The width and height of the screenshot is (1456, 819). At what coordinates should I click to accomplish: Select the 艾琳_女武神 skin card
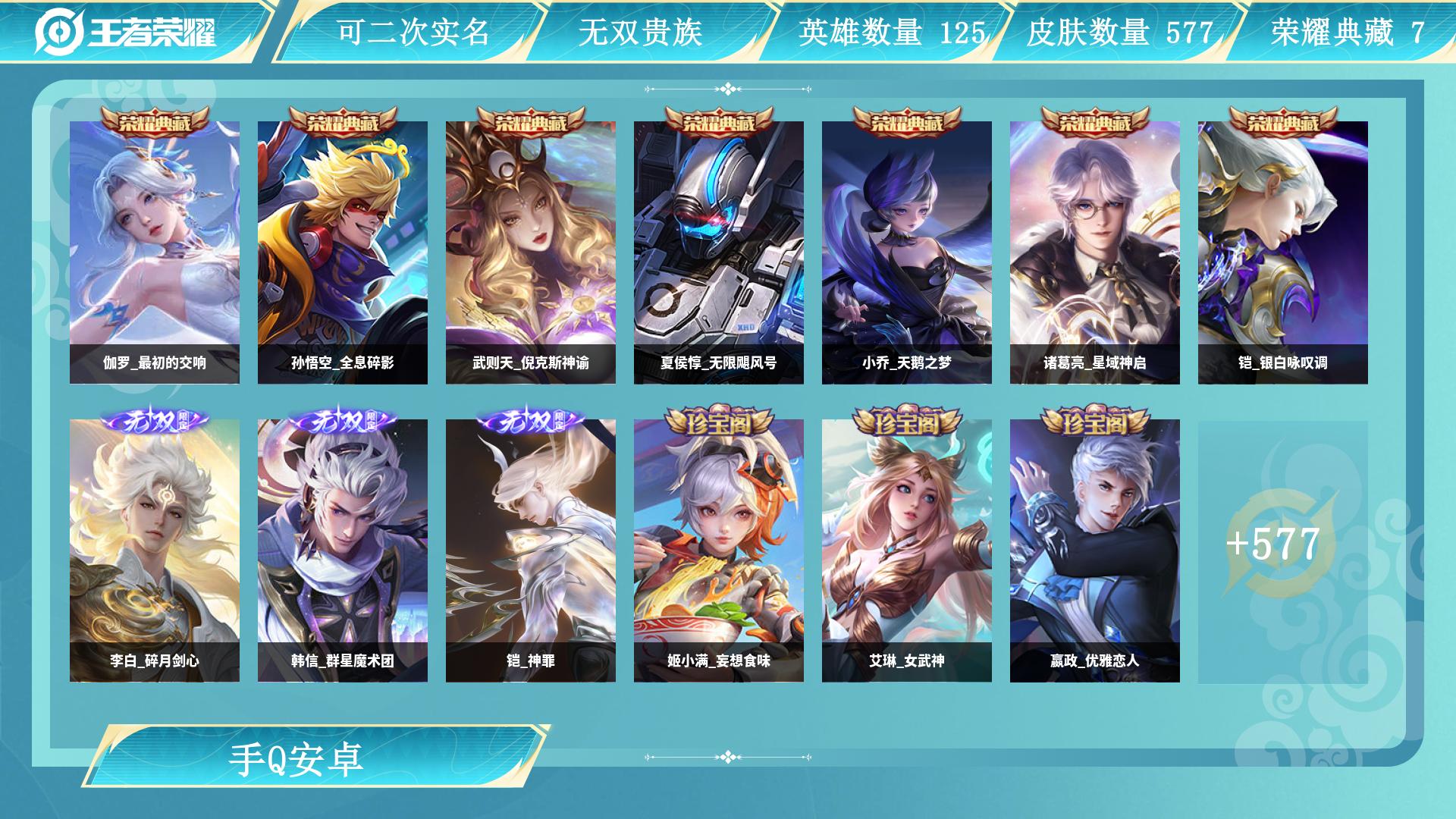pyautogui.click(x=907, y=551)
